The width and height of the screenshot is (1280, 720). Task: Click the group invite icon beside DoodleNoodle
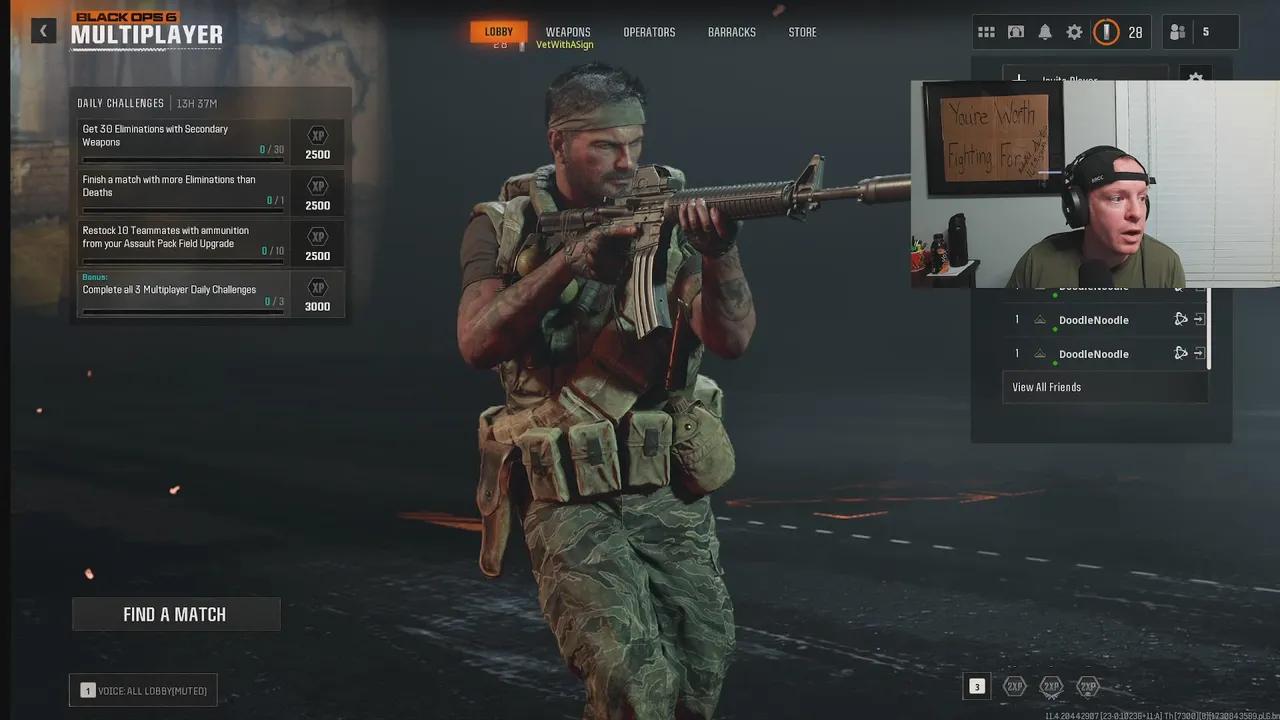pyautogui.click(x=1180, y=319)
